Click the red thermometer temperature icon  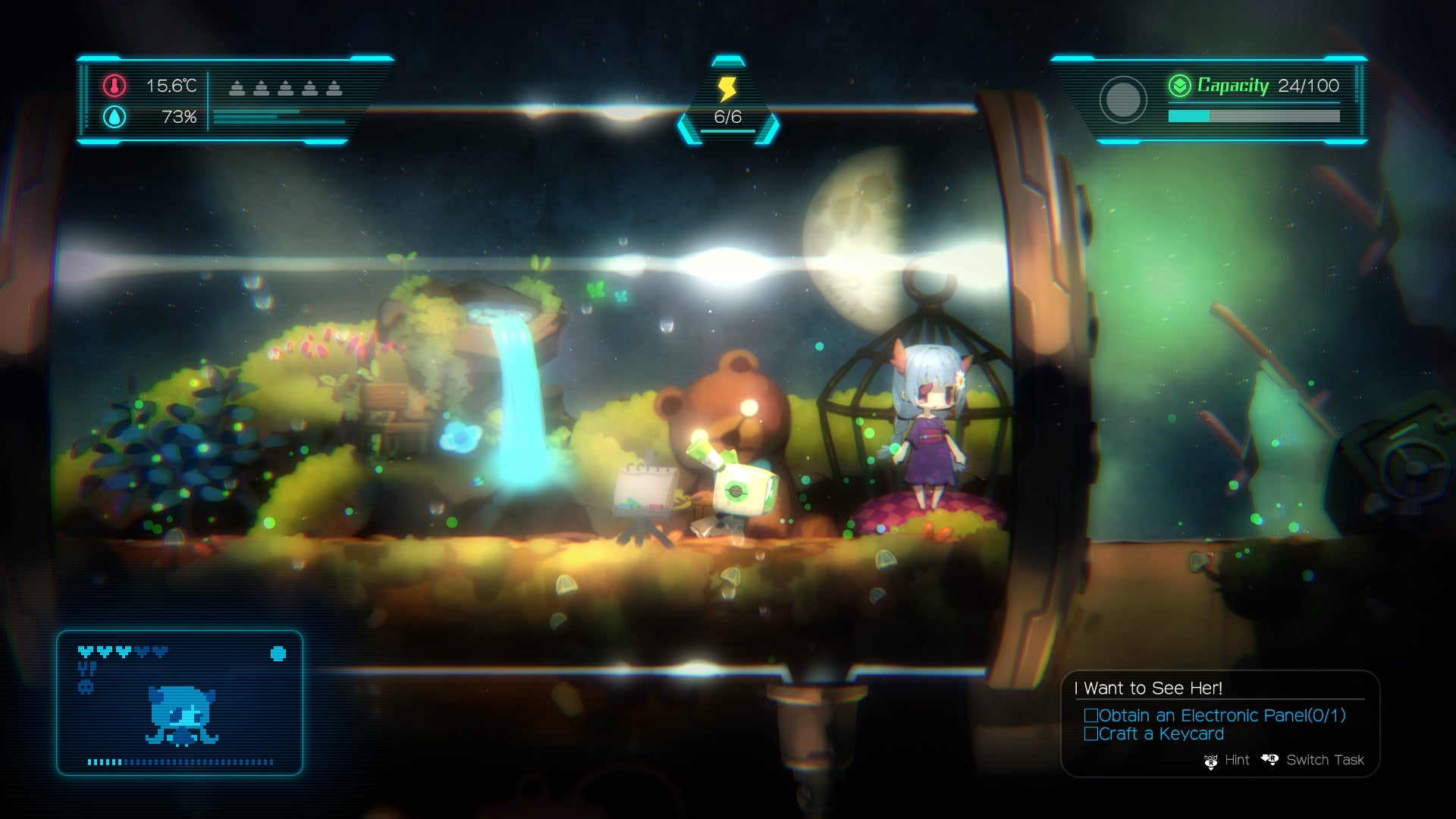click(x=115, y=86)
